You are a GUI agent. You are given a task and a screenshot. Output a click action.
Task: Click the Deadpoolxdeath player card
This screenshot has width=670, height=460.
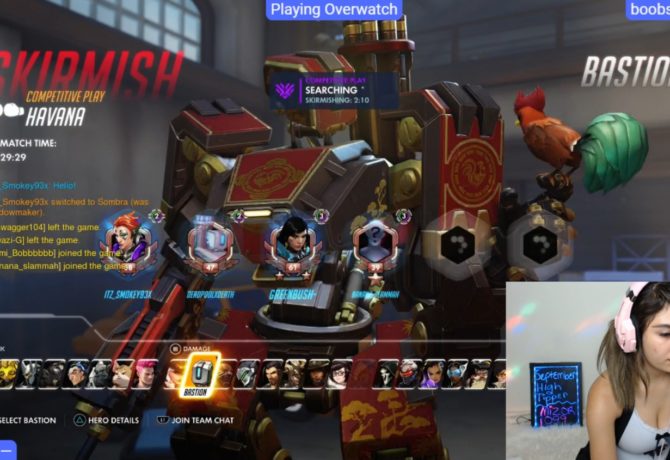[x=210, y=246]
